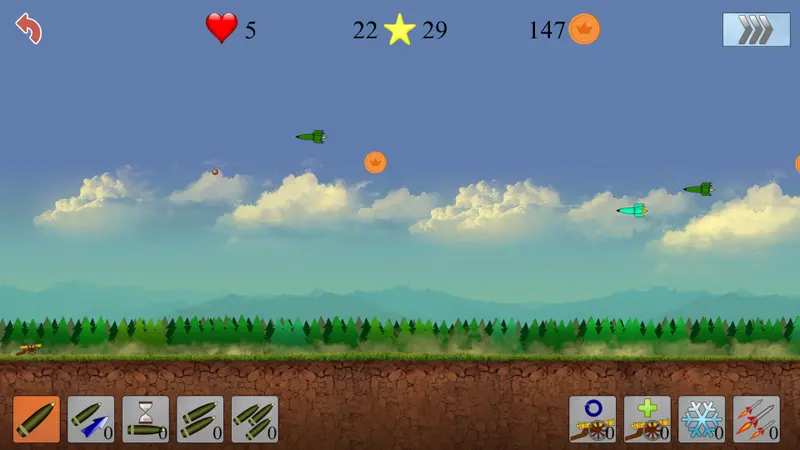
Task: Launch the triple rocket barrage ability
Action: (756, 419)
